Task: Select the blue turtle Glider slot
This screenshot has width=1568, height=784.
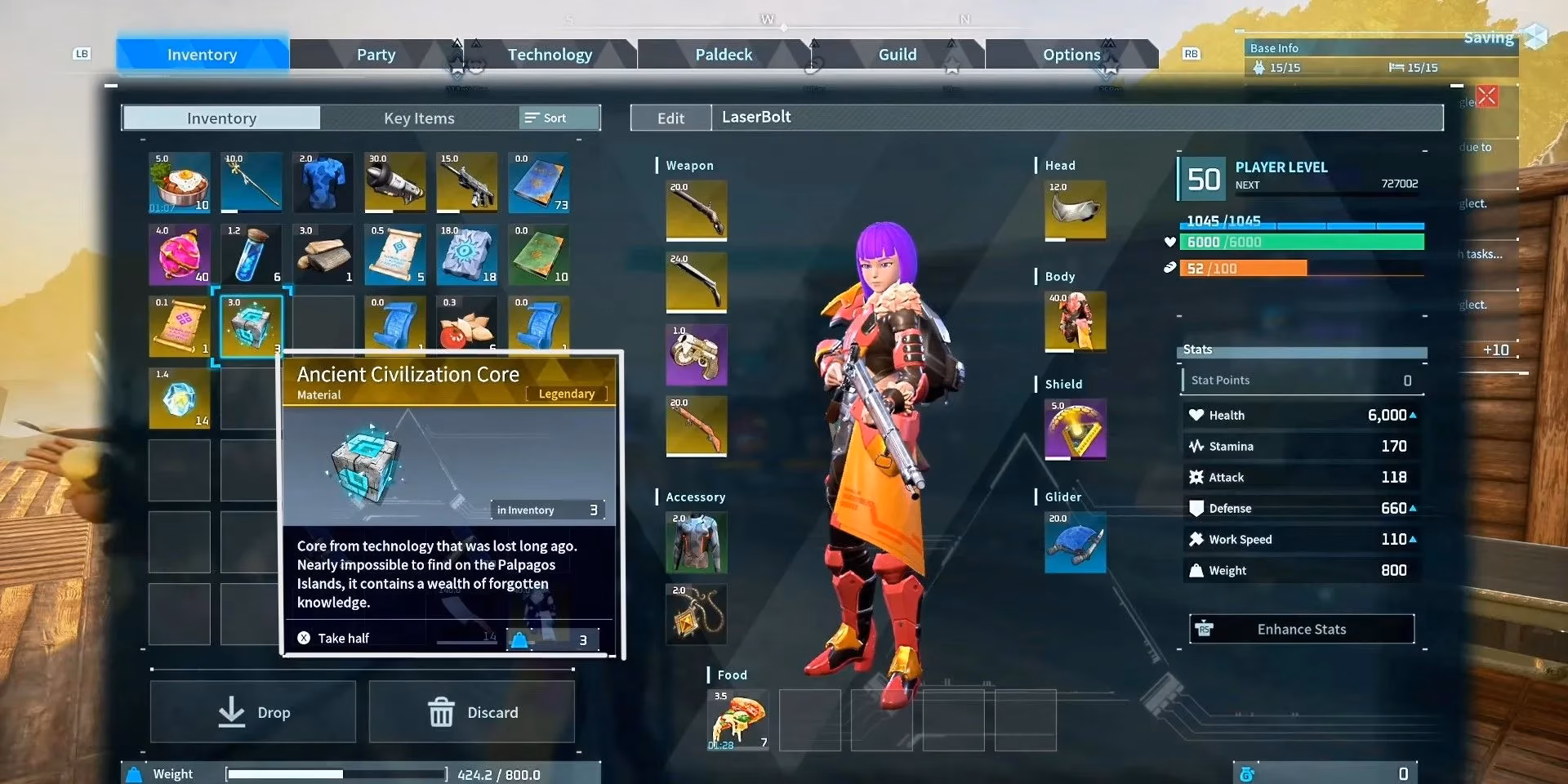Action: pyautogui.click(x=1075, y=542)
